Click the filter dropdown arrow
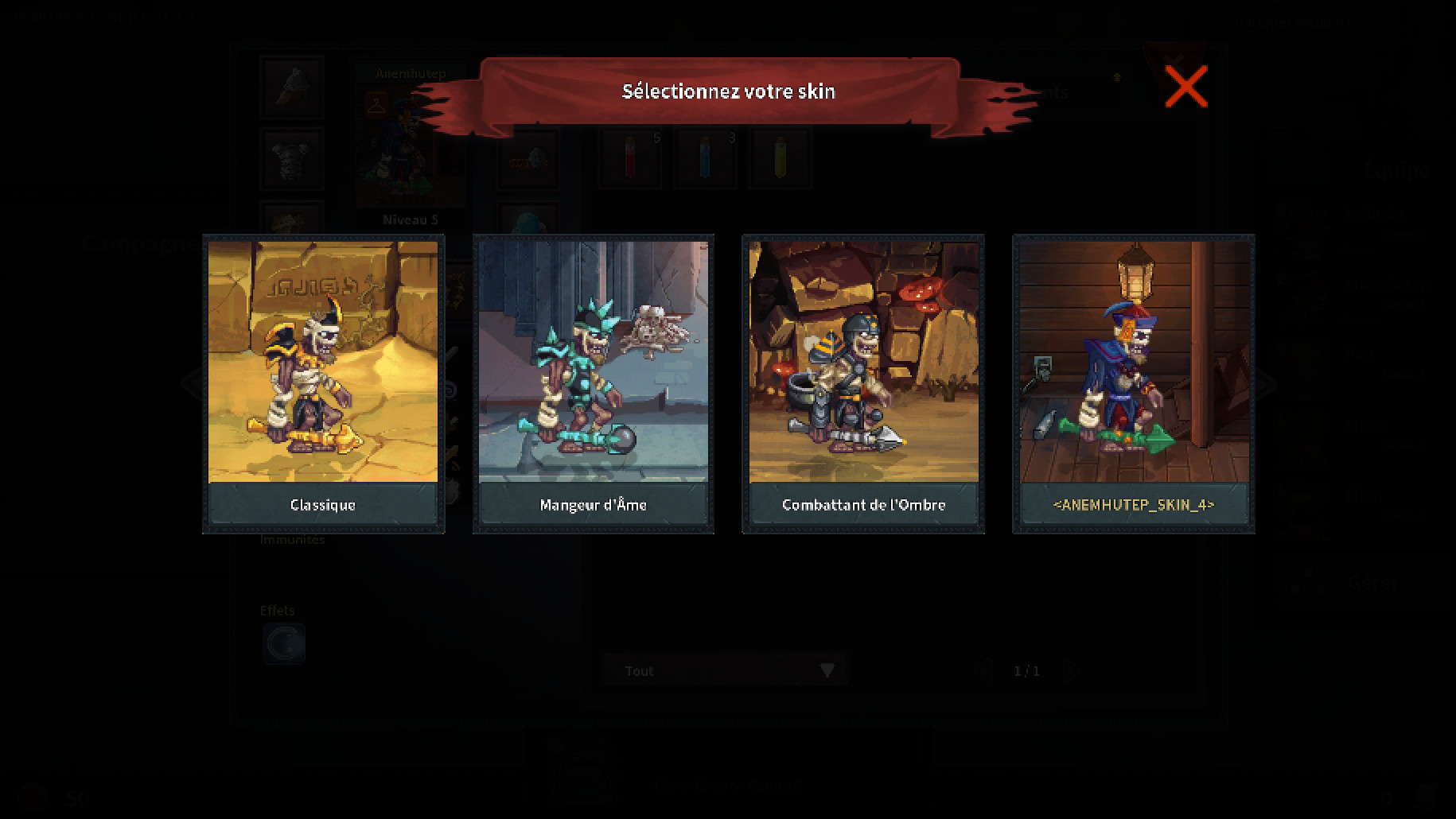Image resolution: width=1456 pixels, height=819 pixels. [x=827, y=670]
